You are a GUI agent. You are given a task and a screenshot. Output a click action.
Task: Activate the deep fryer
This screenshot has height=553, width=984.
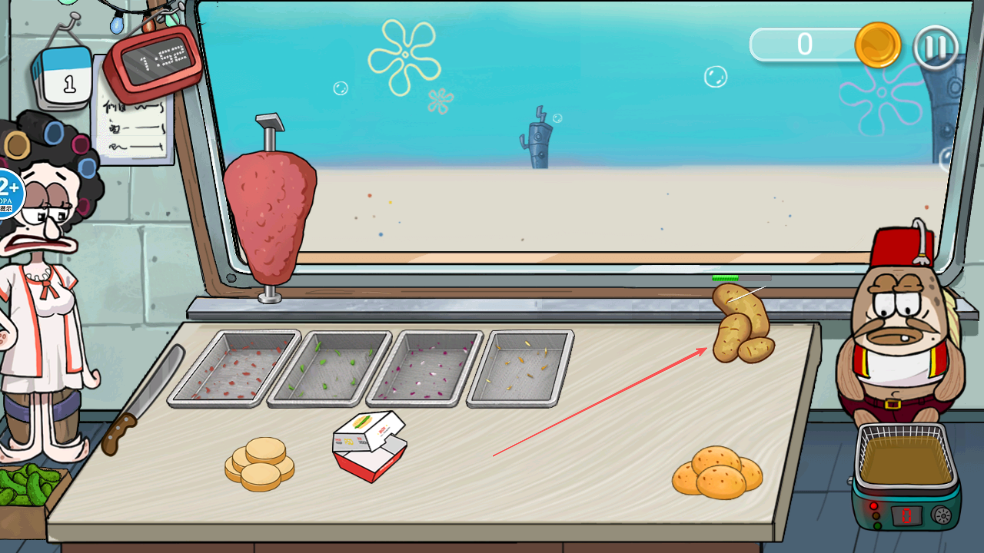[905, 473]
